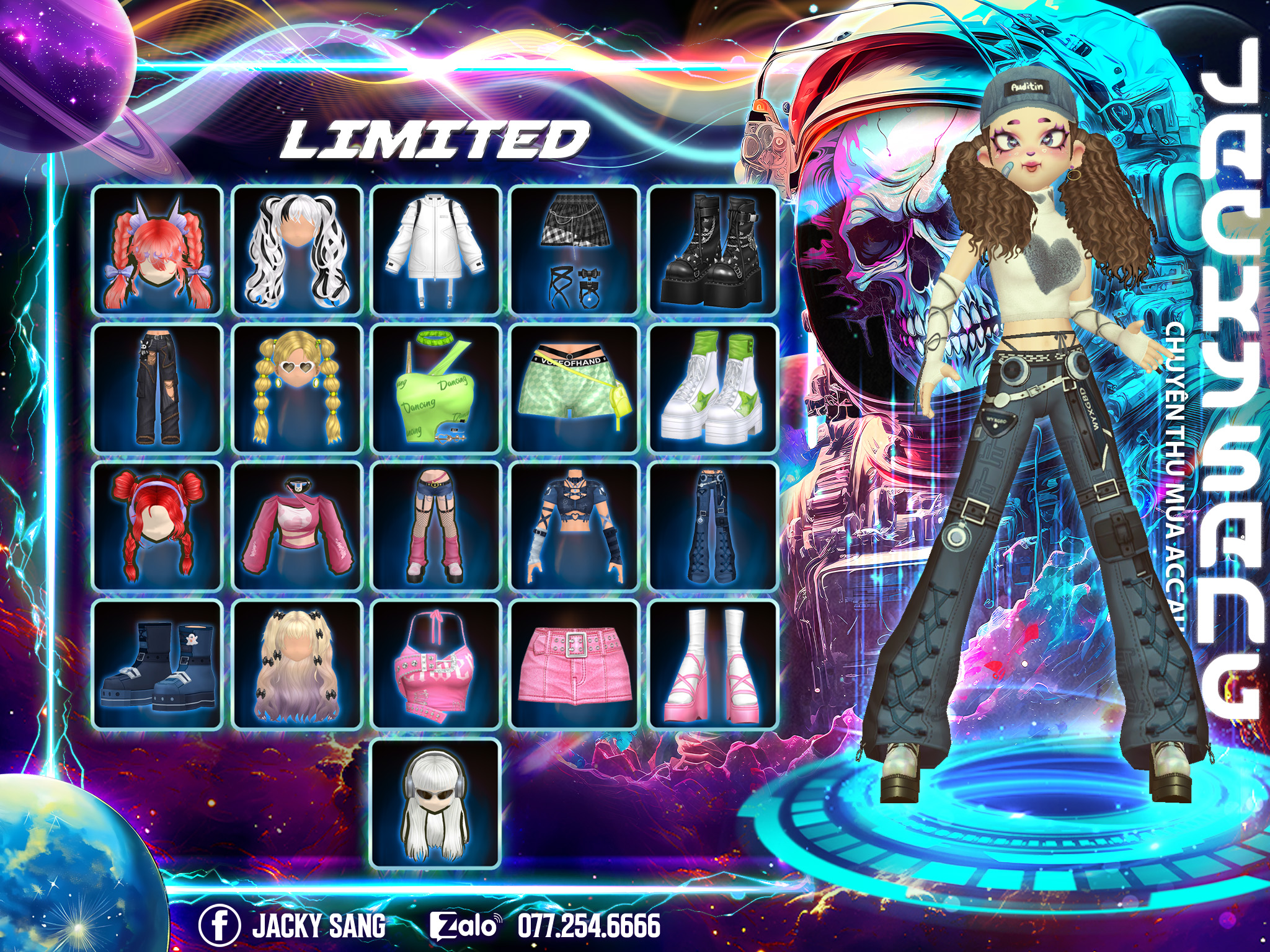This screenshot has width=1270, height=952.
Task: Pick the blonde hair with black bows
Action: tap(296, 664)
